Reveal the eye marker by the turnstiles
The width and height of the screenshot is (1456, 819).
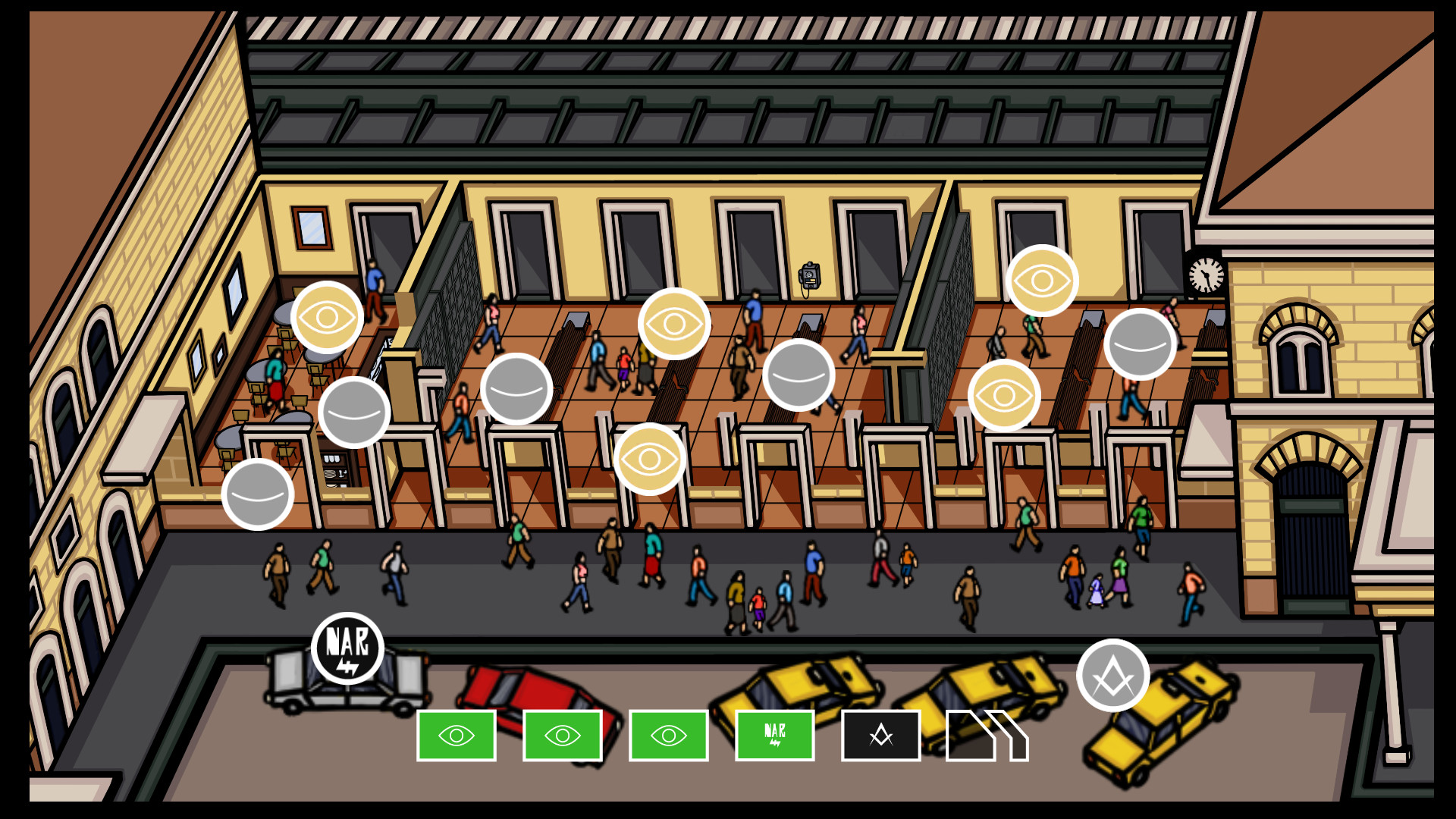(651, 459)
